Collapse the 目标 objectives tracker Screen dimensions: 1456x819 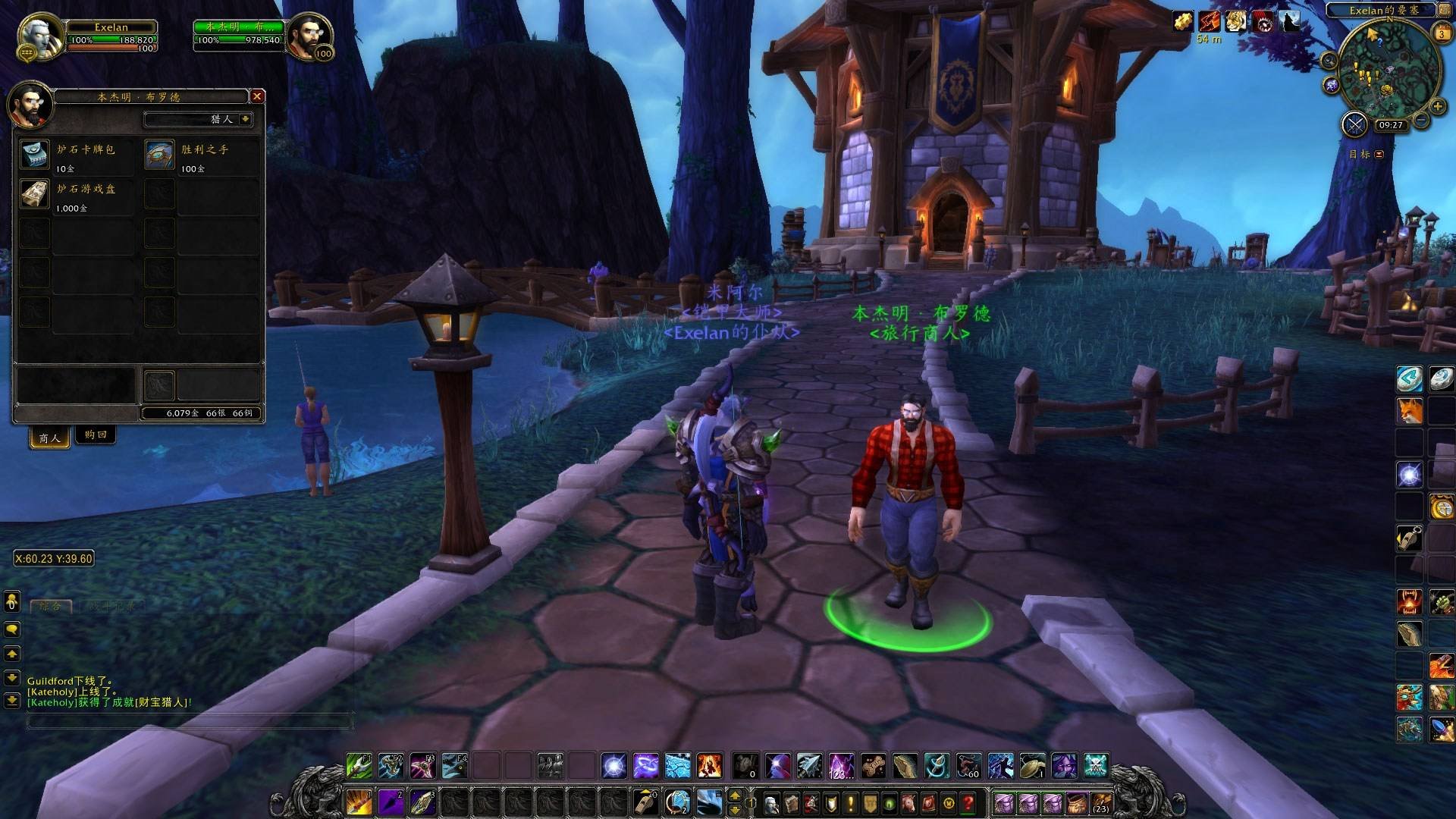coord(1379,154)
